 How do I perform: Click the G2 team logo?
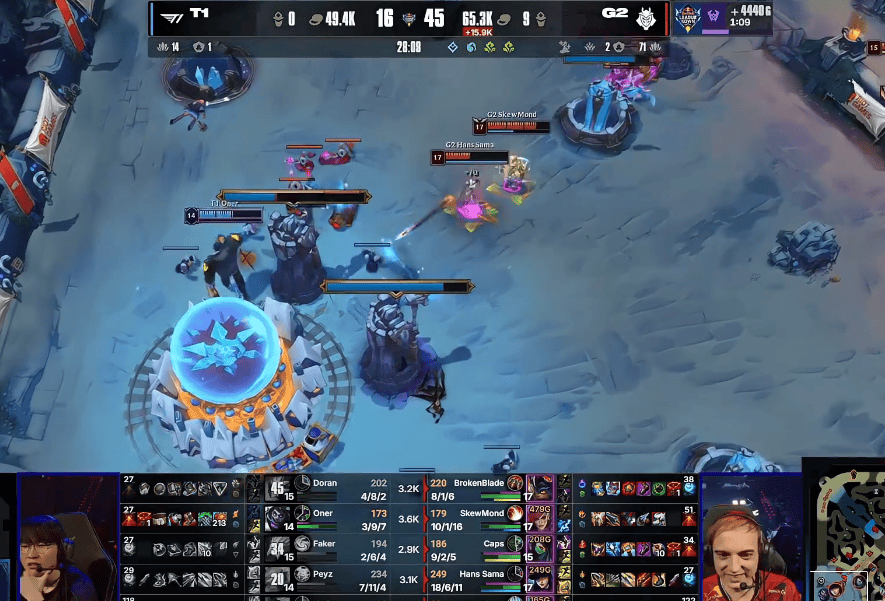(646, 18)
